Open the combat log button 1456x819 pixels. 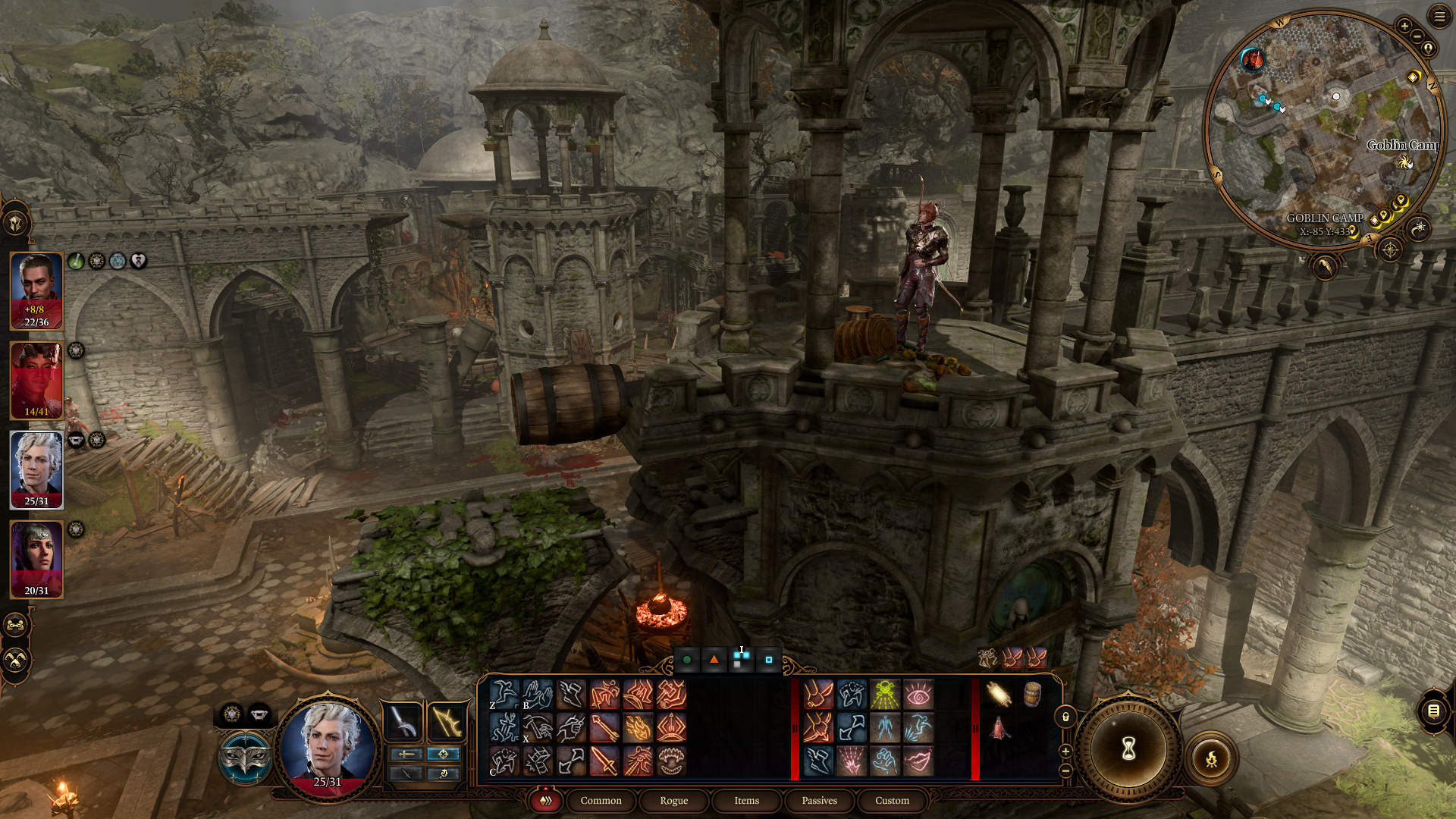(x=1433, y=711)
